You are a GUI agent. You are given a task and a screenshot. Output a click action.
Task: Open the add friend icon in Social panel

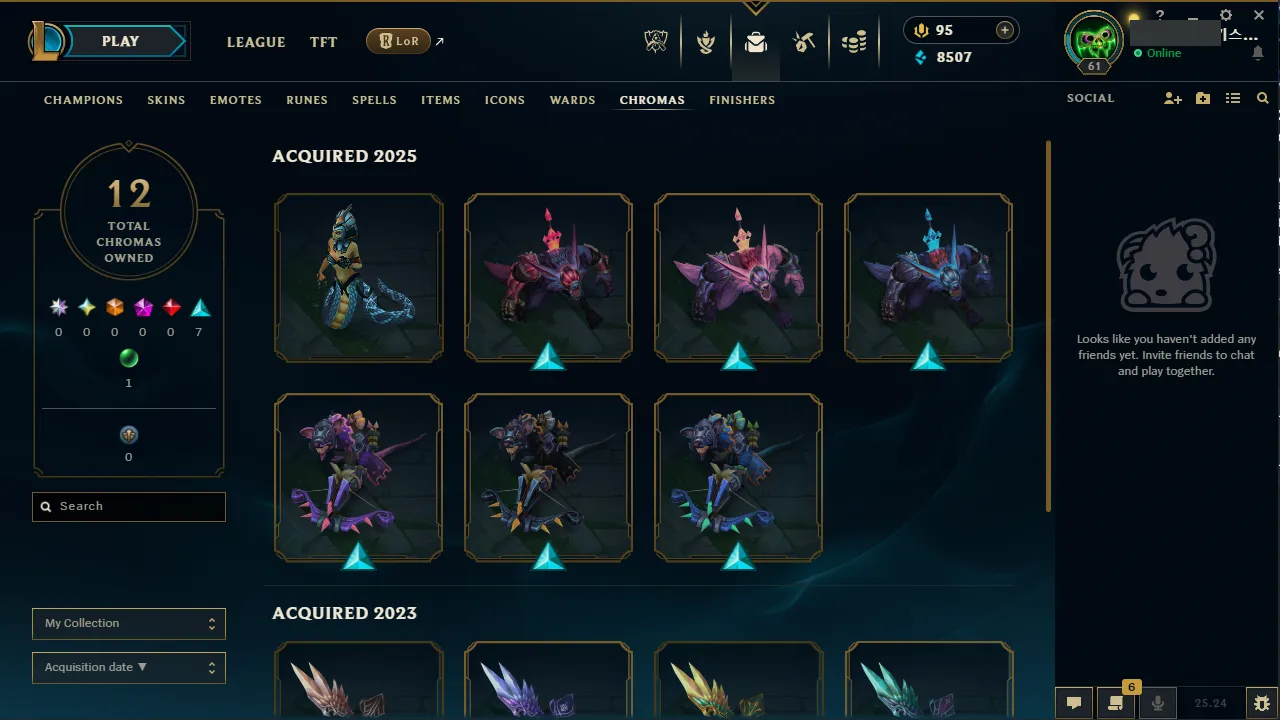coord(1172,98)
